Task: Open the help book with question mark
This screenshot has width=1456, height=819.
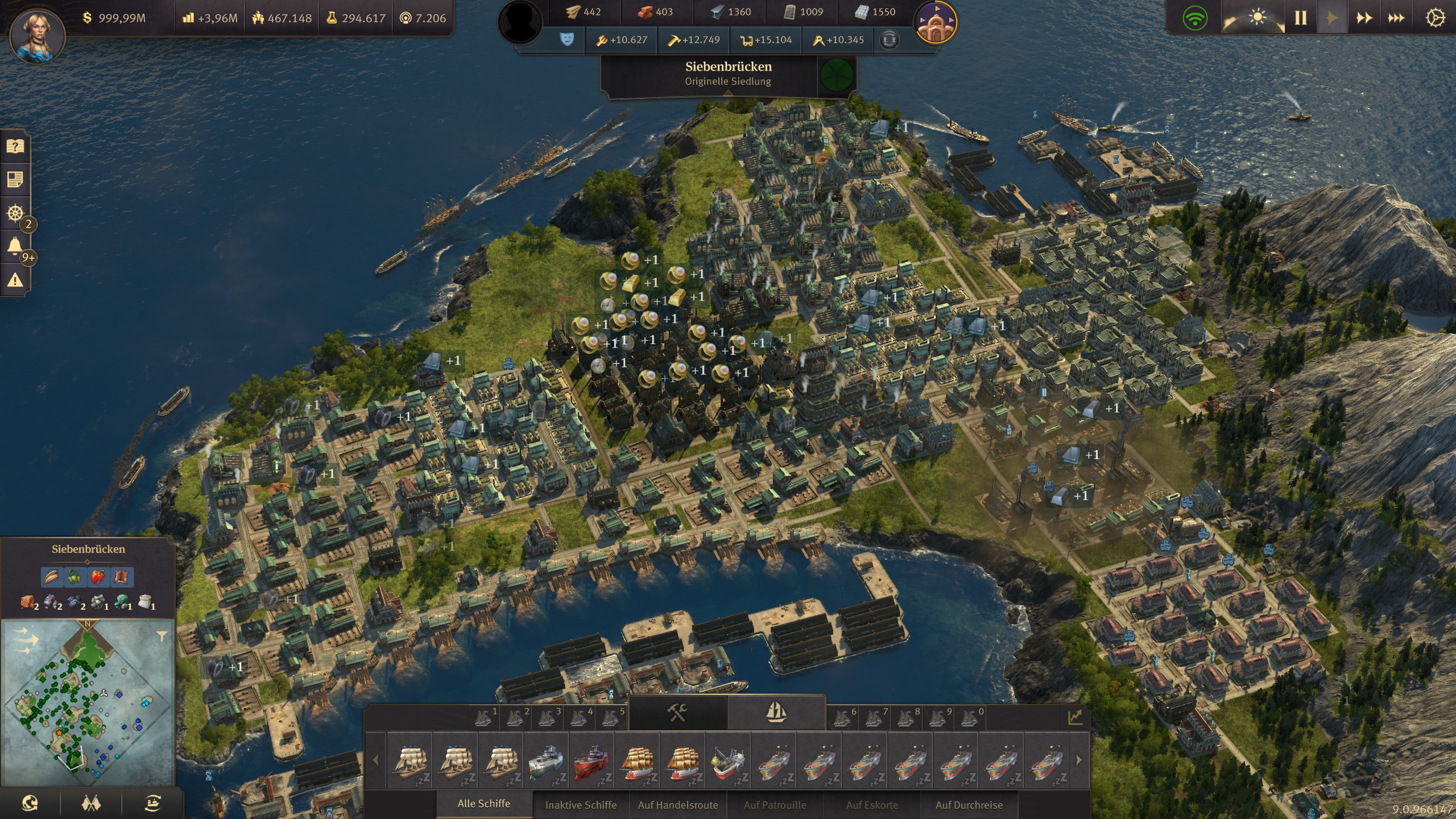Action: [x=15, y=146]
